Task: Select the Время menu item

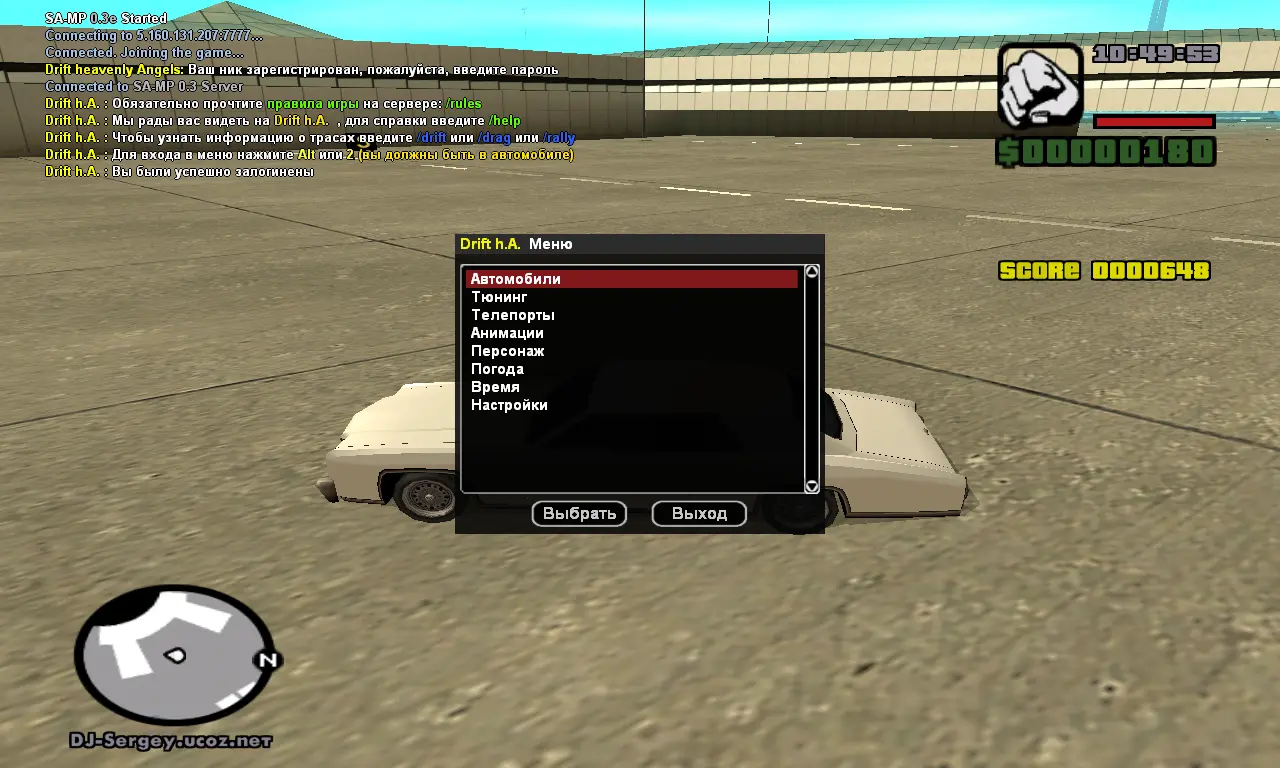Action: 495,387
